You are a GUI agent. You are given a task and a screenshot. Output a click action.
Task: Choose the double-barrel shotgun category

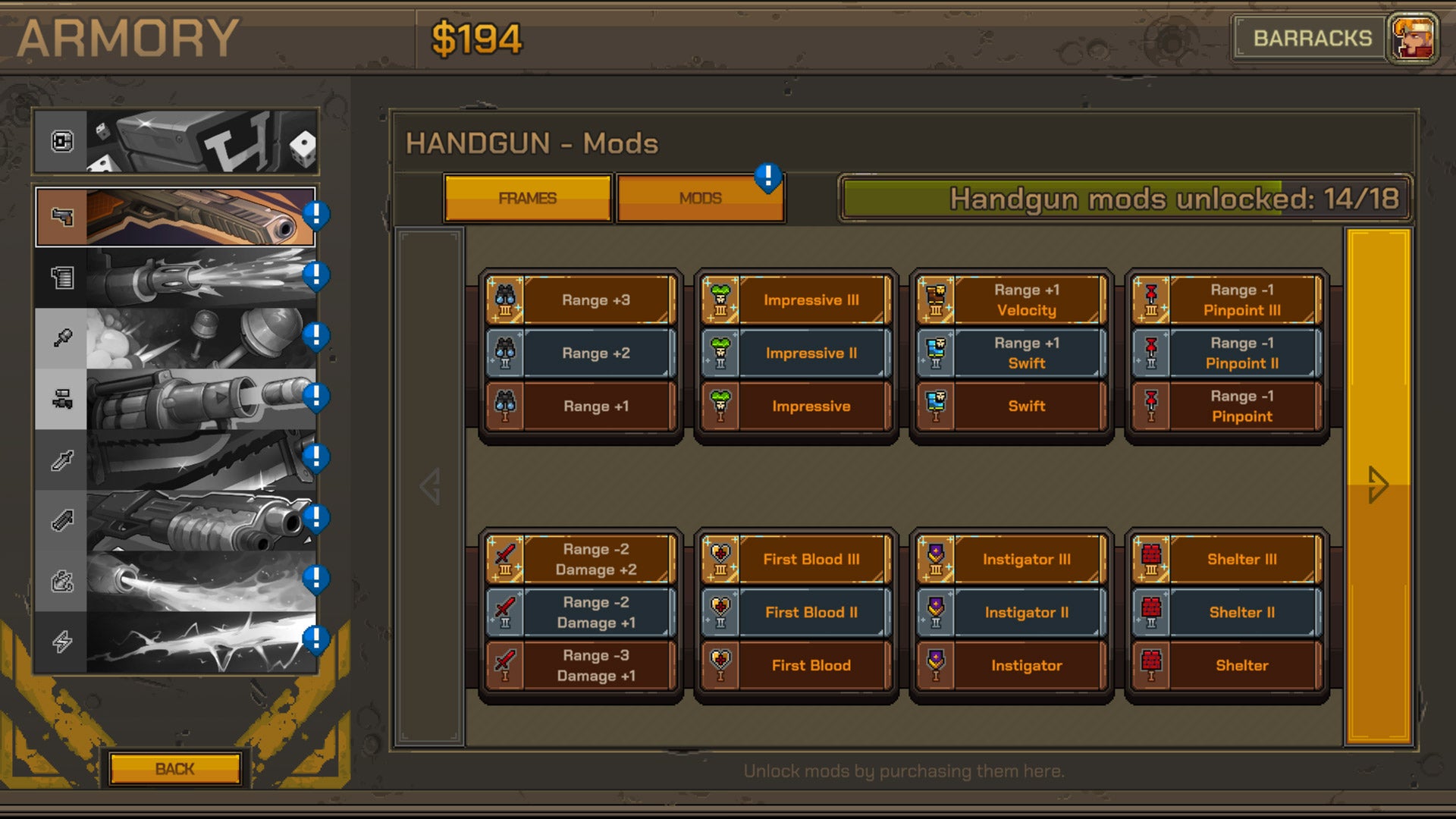[x=176, y=520]
